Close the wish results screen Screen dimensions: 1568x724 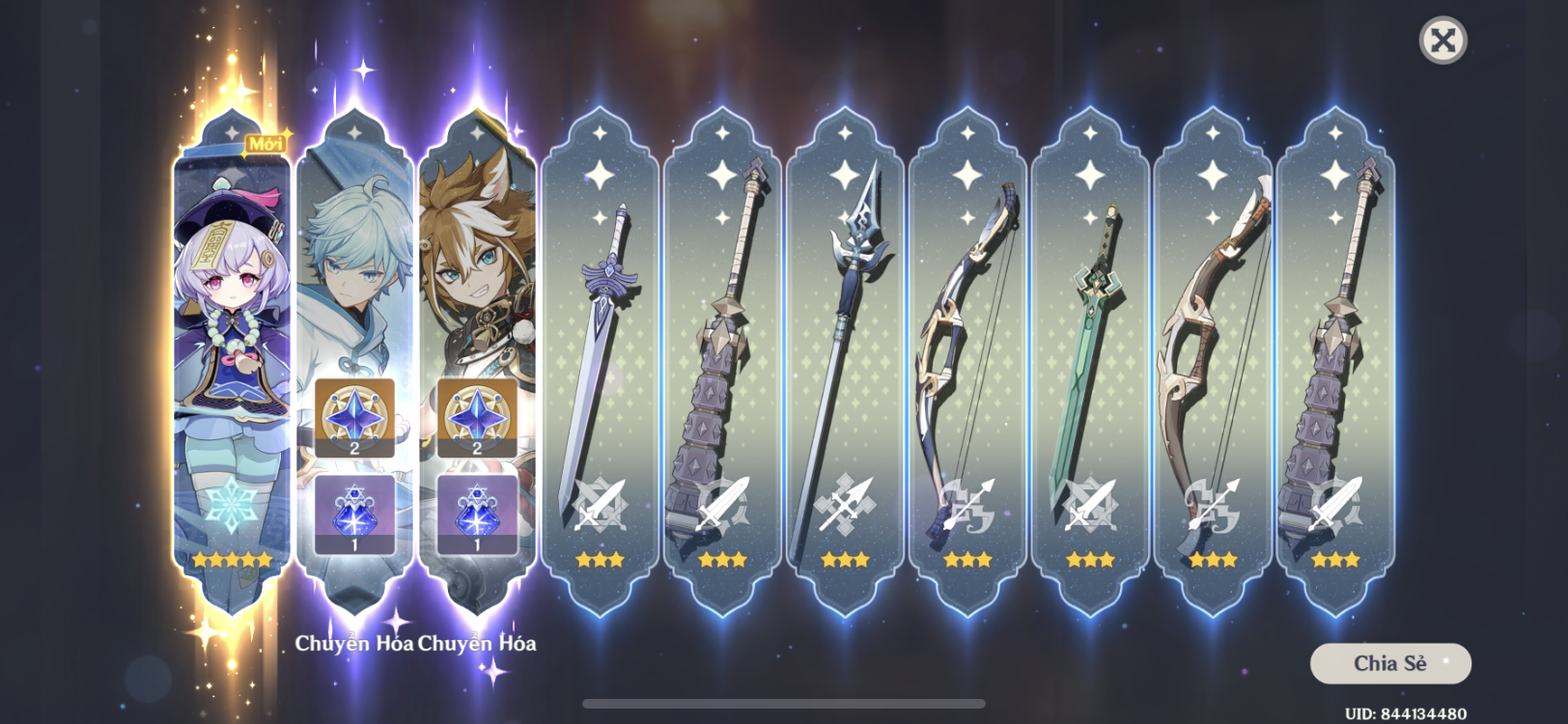1442,41
